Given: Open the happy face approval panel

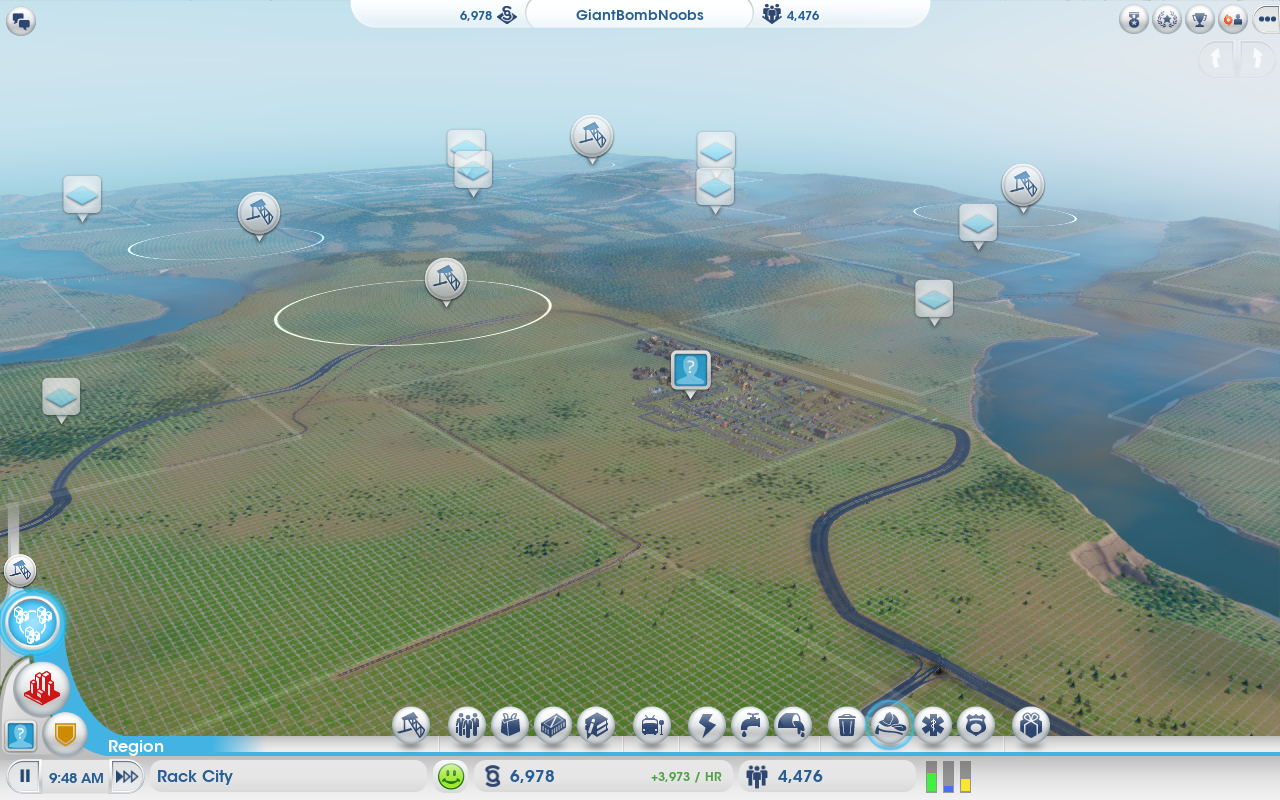Looking at the screenshot, I should pyautogui.click(x=451, y=776).
